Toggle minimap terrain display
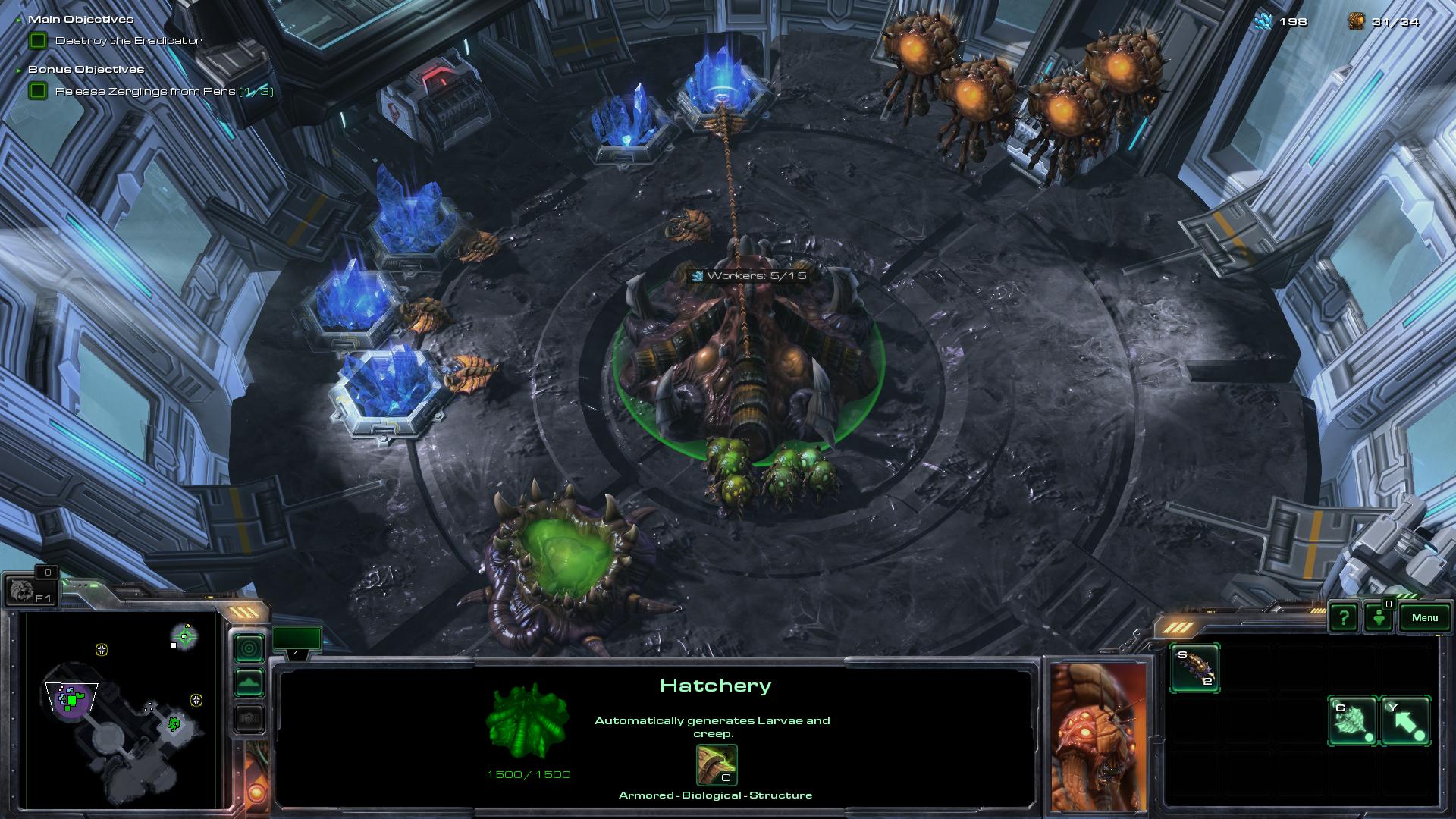This screenshot has height=819, width=1456. 249,682
